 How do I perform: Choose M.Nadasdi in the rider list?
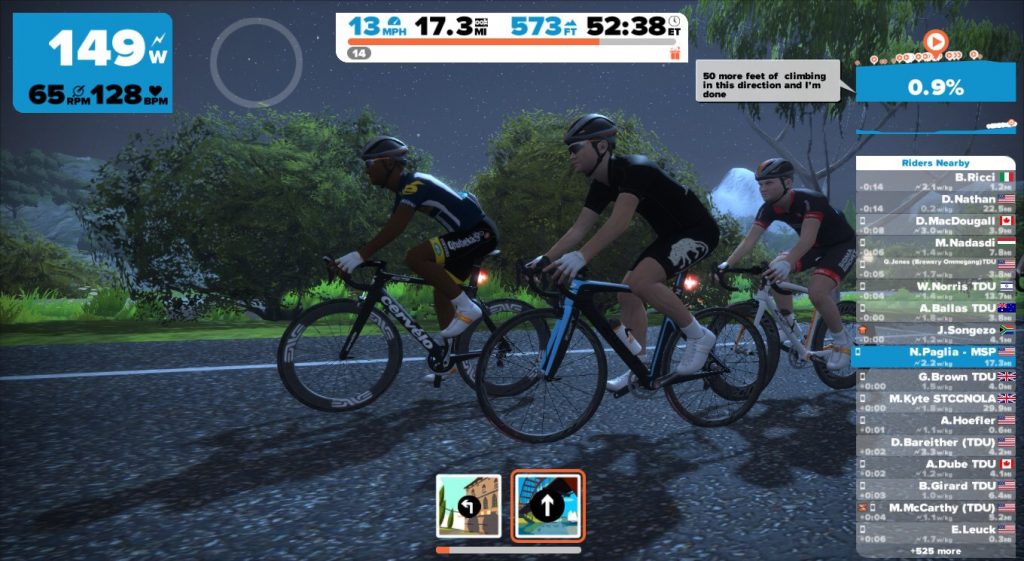[x=936, y=246]
